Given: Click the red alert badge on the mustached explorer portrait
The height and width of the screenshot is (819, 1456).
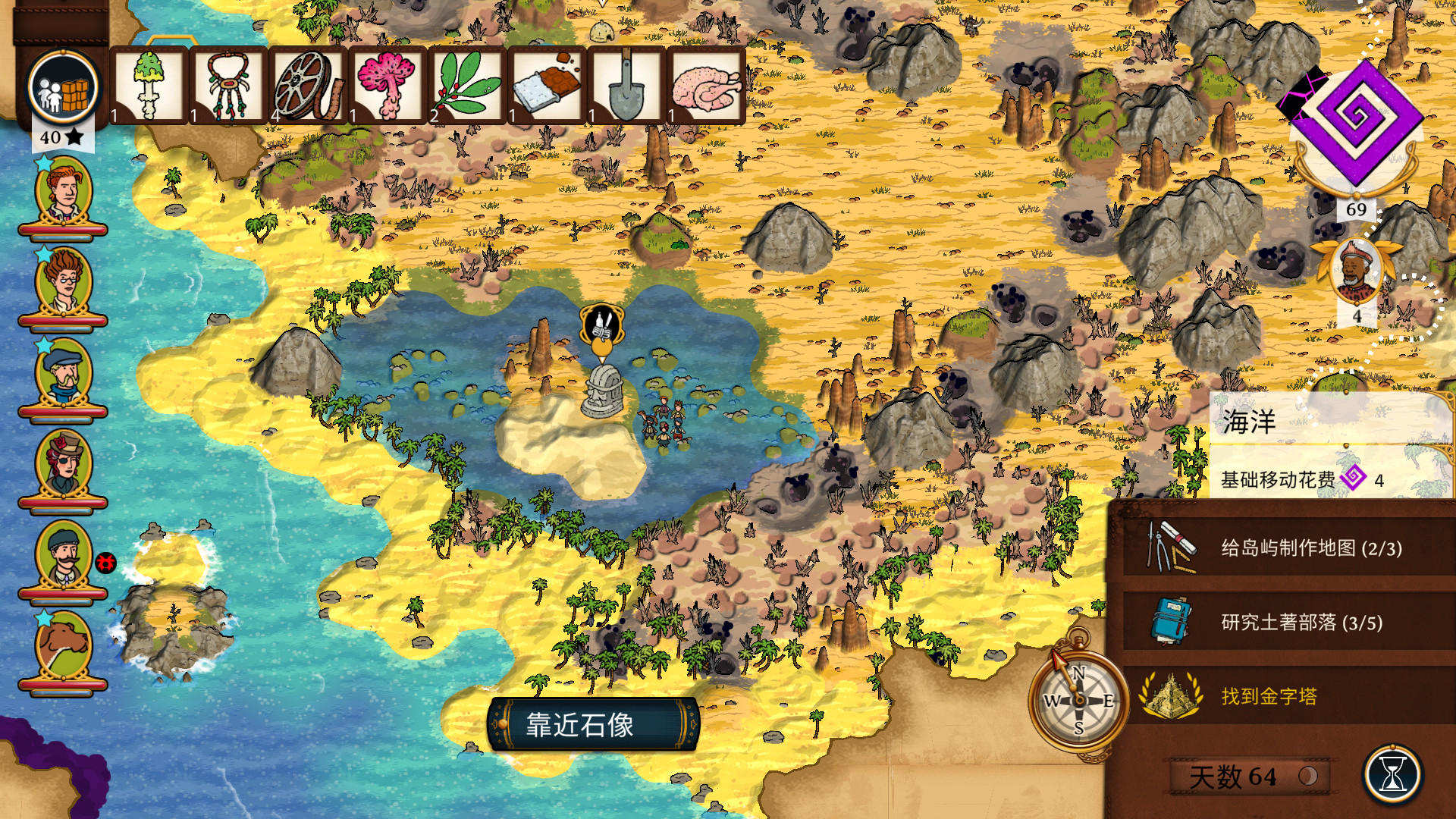Looking at the screenshot, I should [107, 562].
